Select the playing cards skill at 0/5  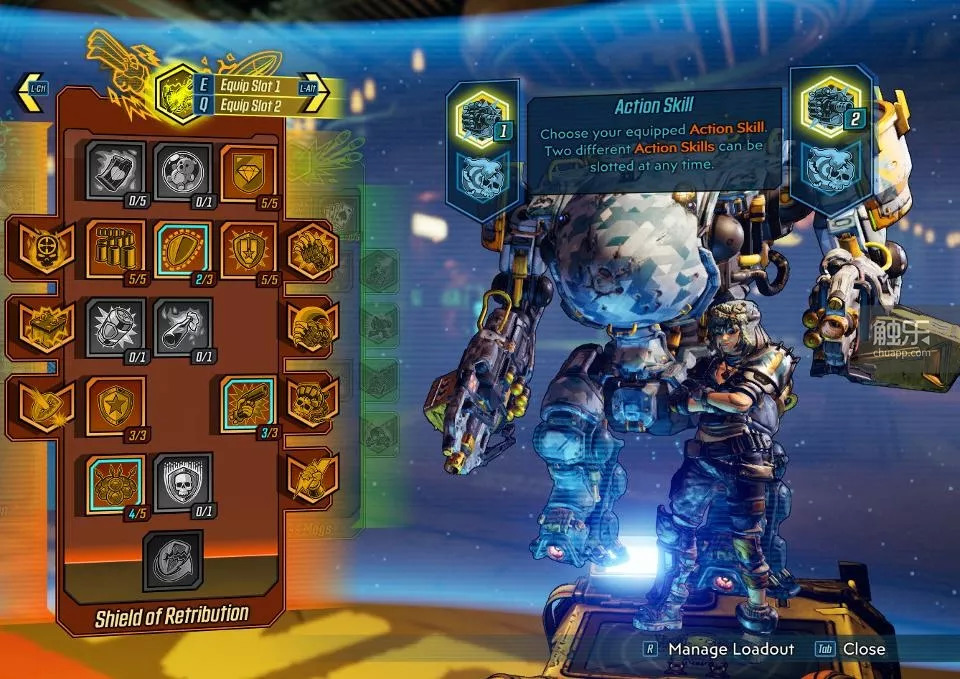click(x=115, y=169)
